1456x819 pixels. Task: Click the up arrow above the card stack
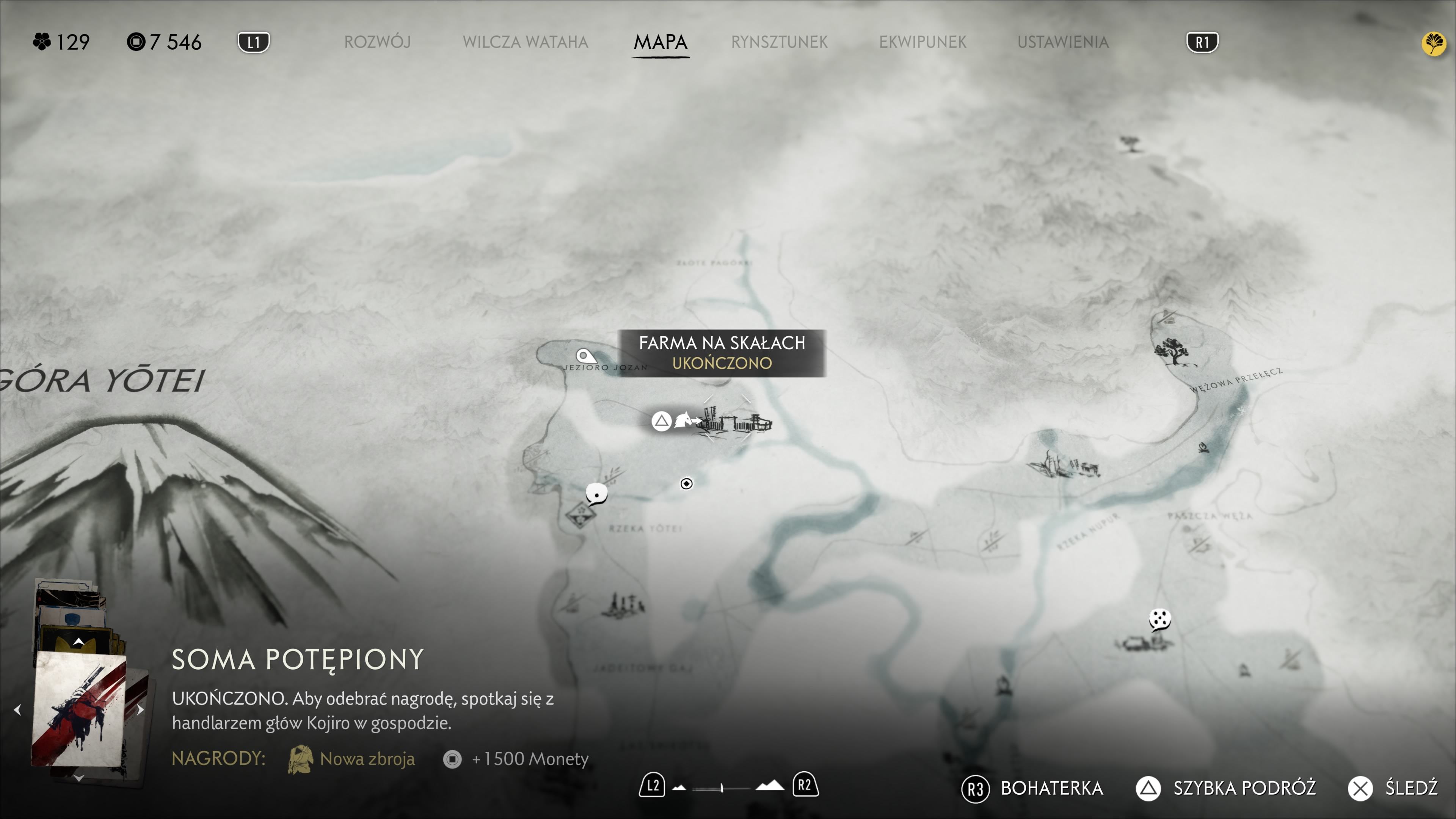click(78, 642)
